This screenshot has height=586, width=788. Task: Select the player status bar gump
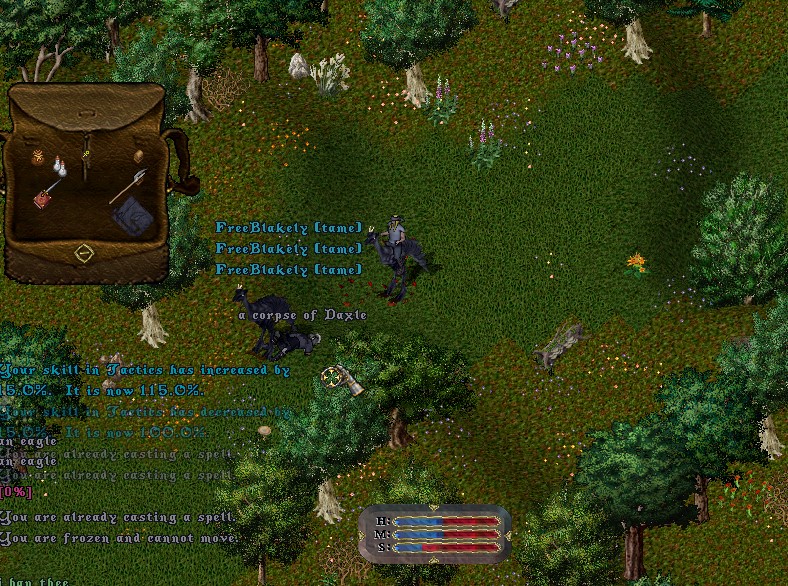point(434,533)
